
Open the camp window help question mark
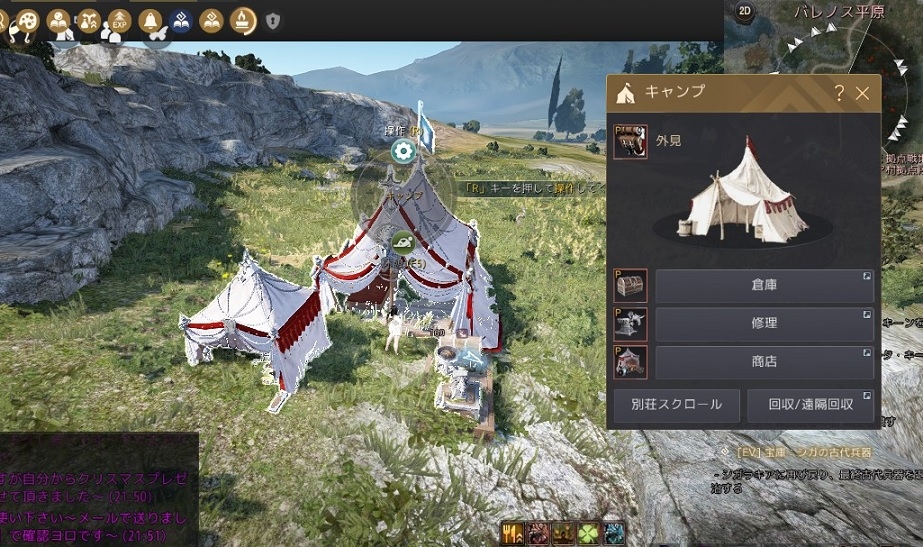pos(839,94)
